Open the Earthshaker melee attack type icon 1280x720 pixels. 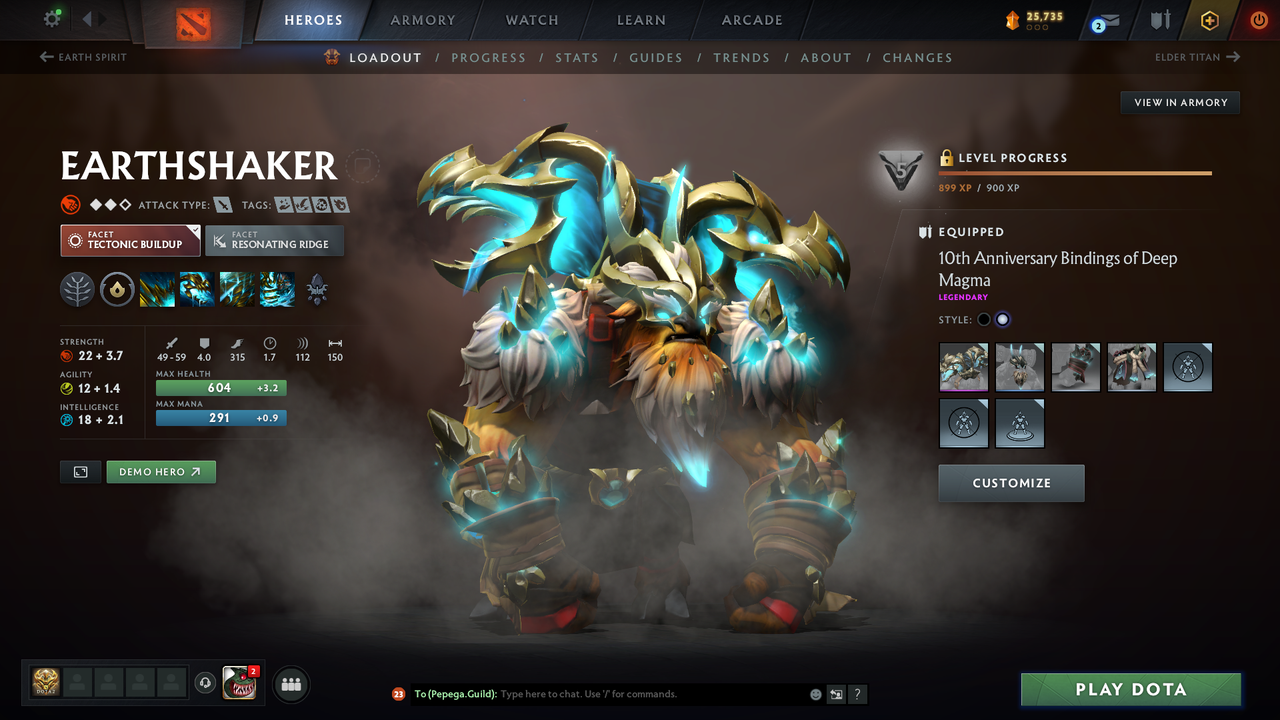click(222, 204)
